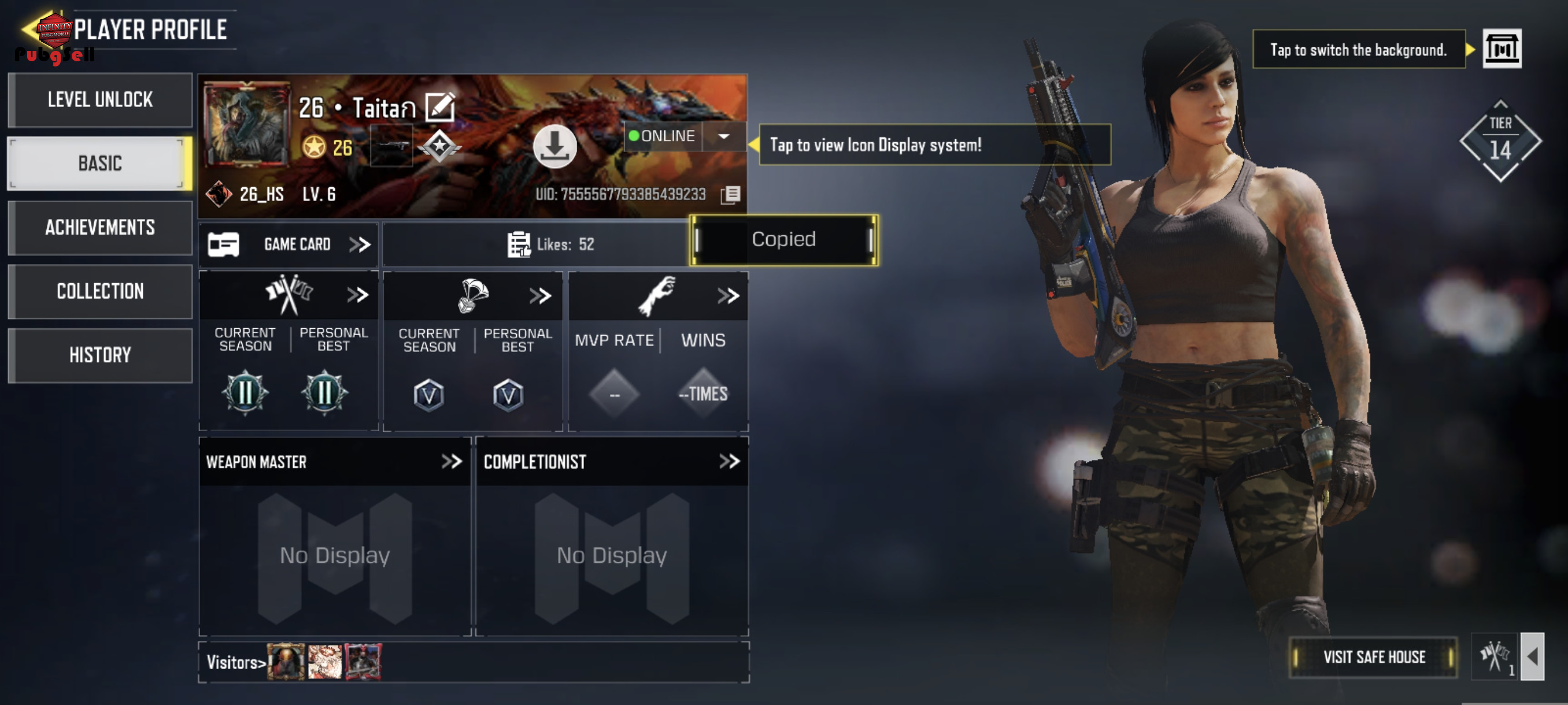
Task: Open the Tier 14 badge
Action: click(1500, 141)
